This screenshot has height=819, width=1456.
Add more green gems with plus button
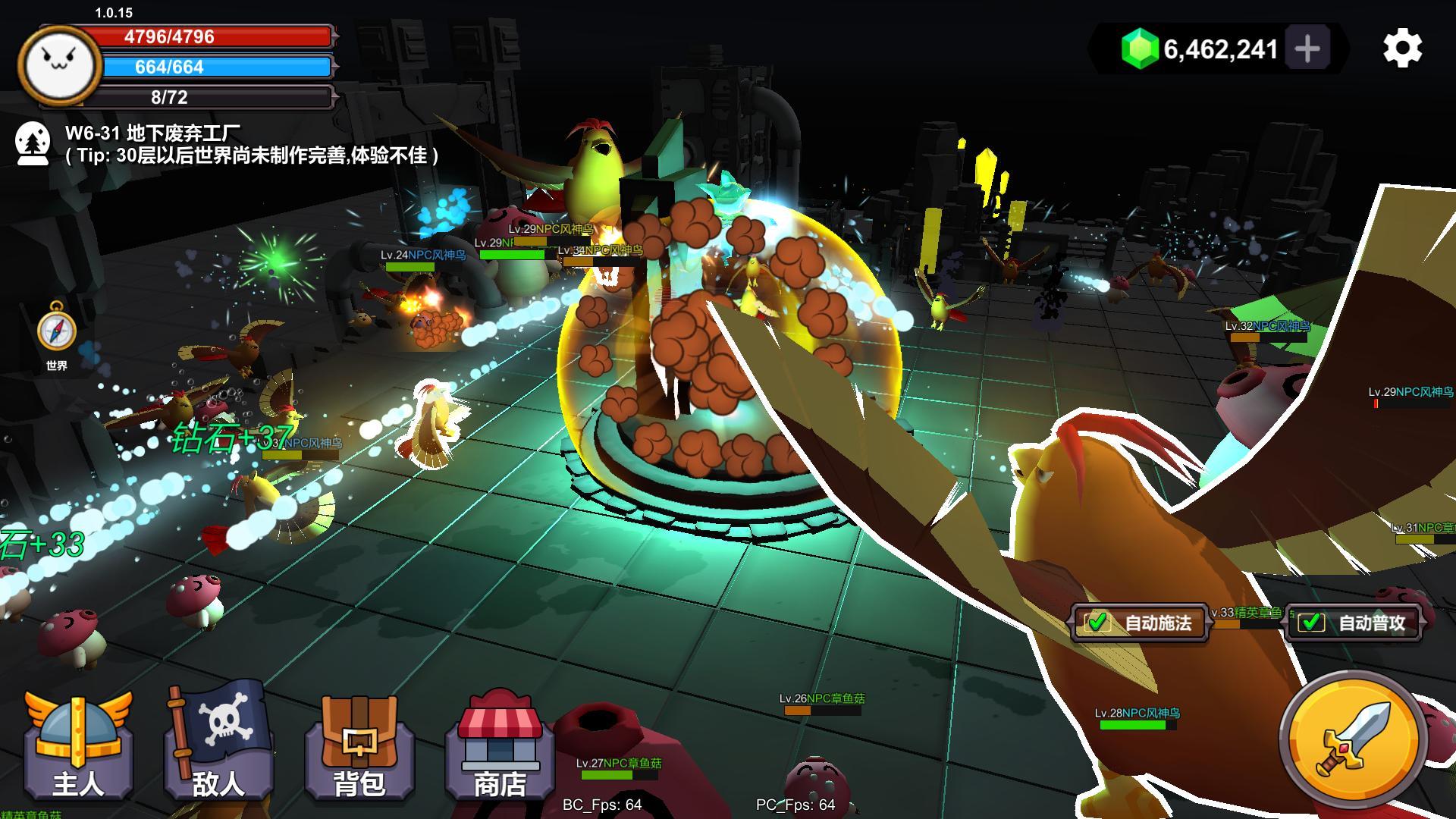click(x=1307, y=49)
